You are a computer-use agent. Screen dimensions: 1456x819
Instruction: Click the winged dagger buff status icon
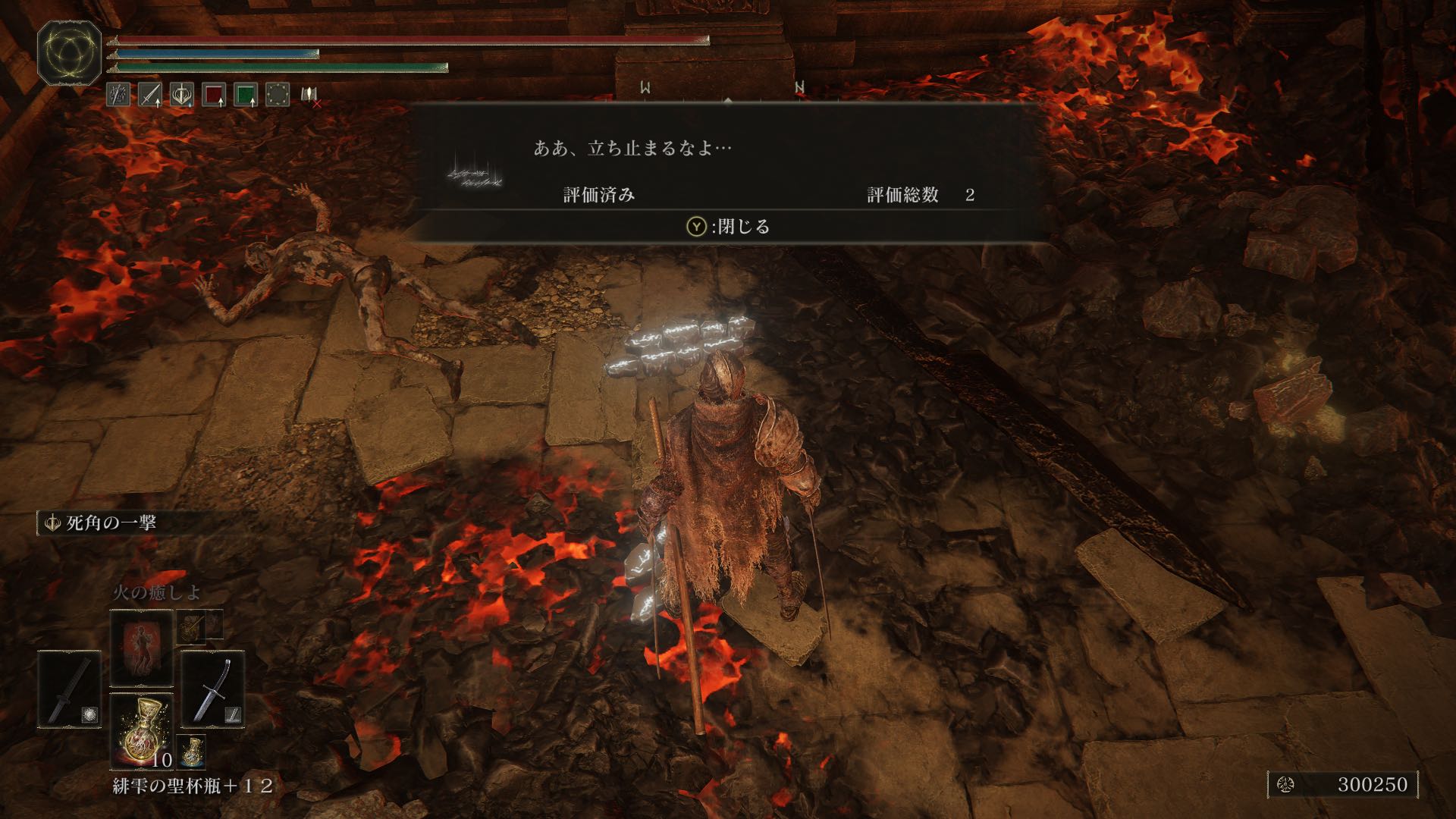tap(182, 95)
